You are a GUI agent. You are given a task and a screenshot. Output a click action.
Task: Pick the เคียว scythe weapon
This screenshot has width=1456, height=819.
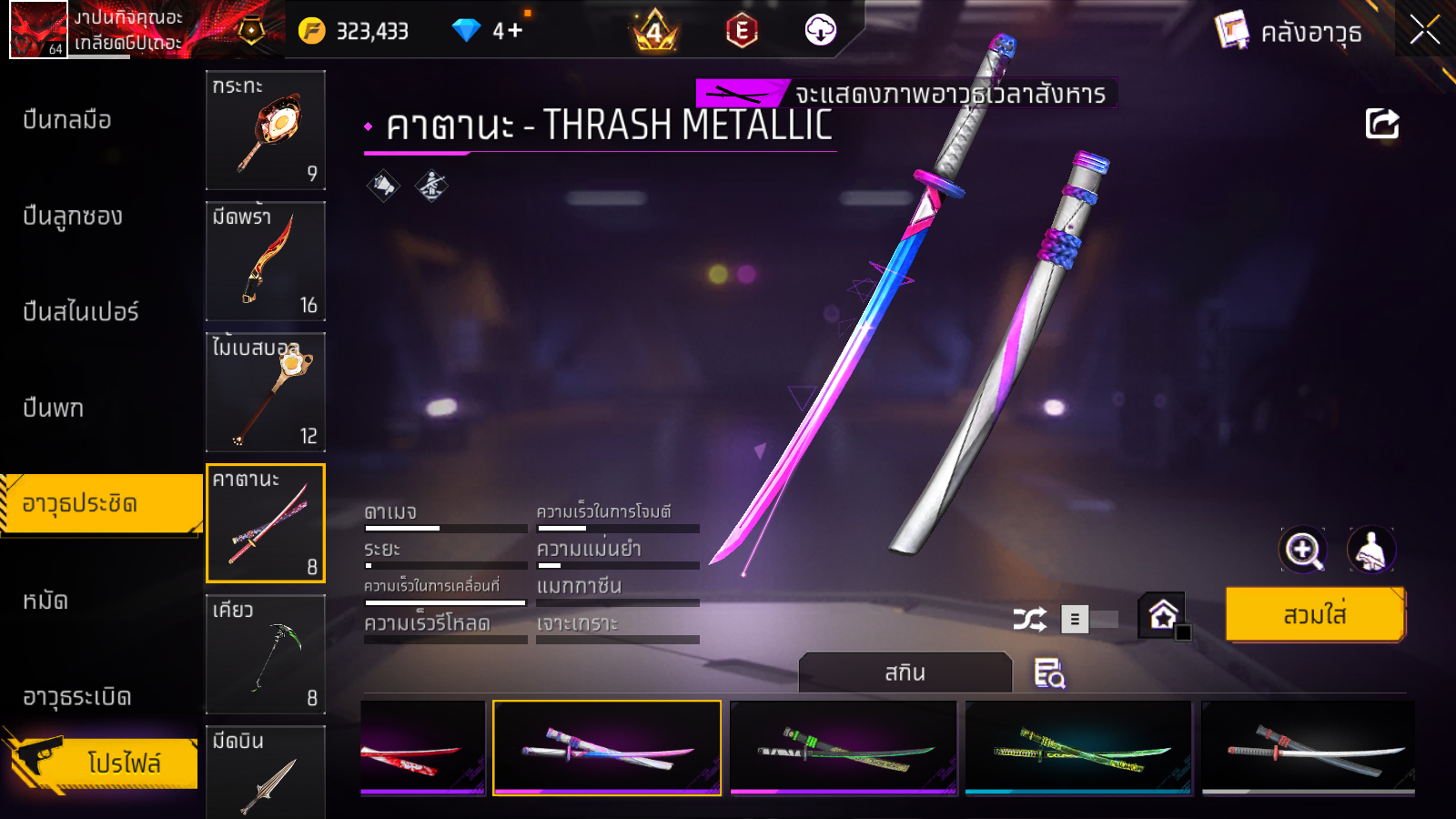266,654
